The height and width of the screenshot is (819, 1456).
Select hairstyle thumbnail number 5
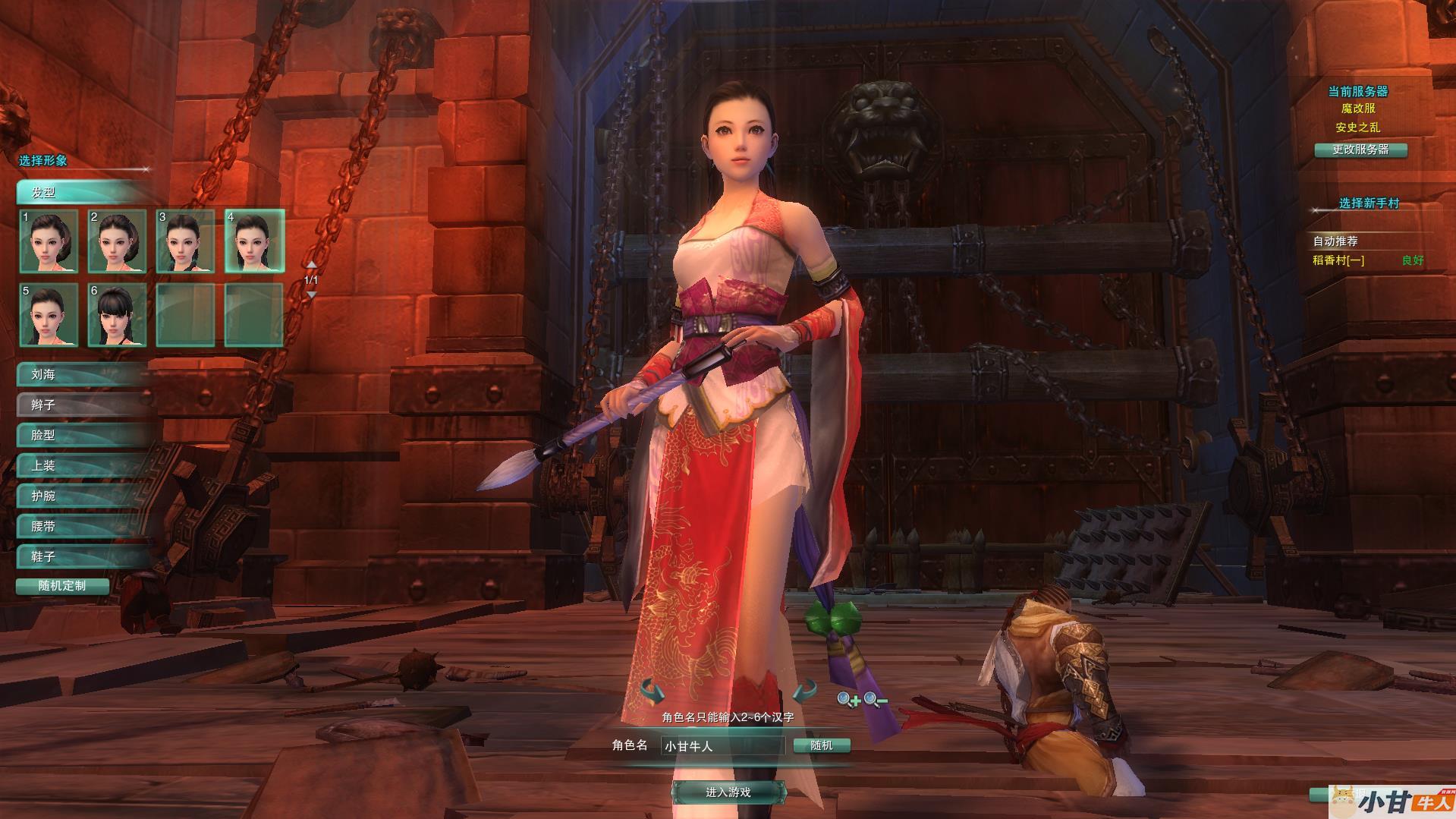(x=49, y=315)
